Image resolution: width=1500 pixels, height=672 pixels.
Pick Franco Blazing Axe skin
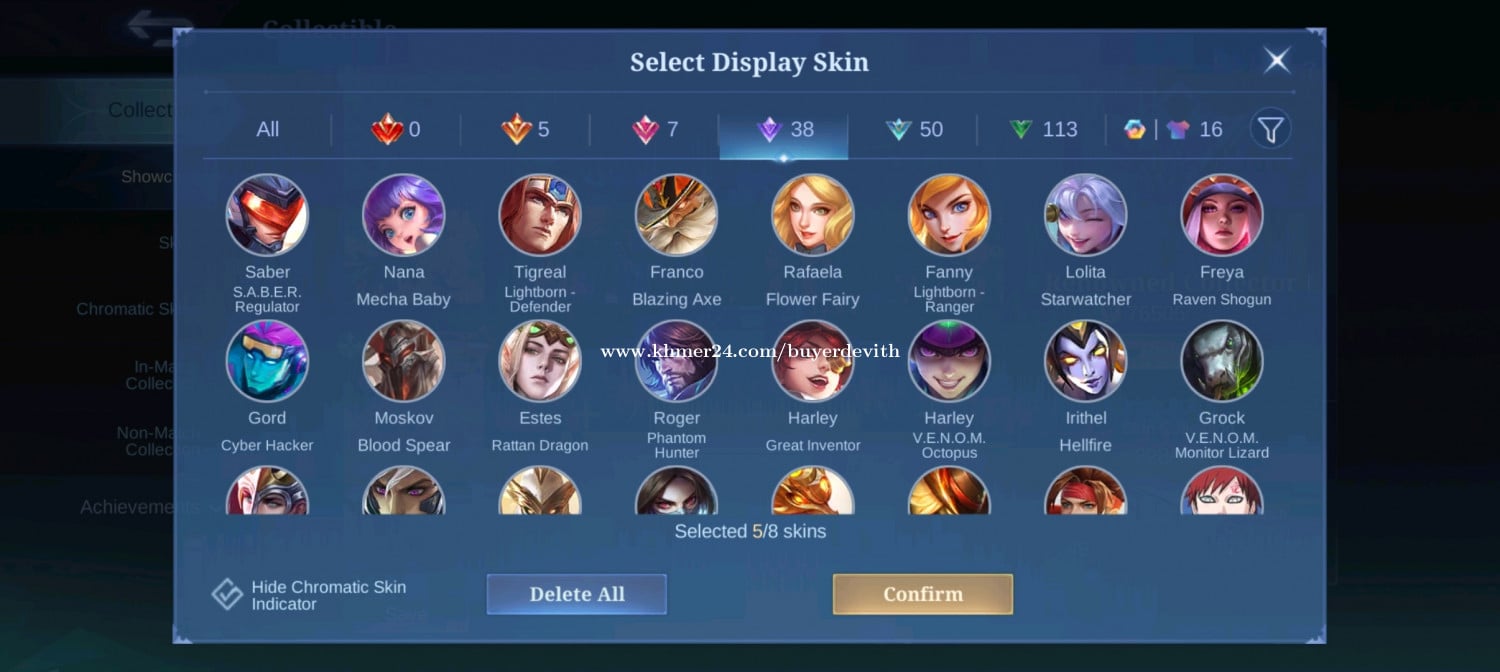[x=676, y=215]
